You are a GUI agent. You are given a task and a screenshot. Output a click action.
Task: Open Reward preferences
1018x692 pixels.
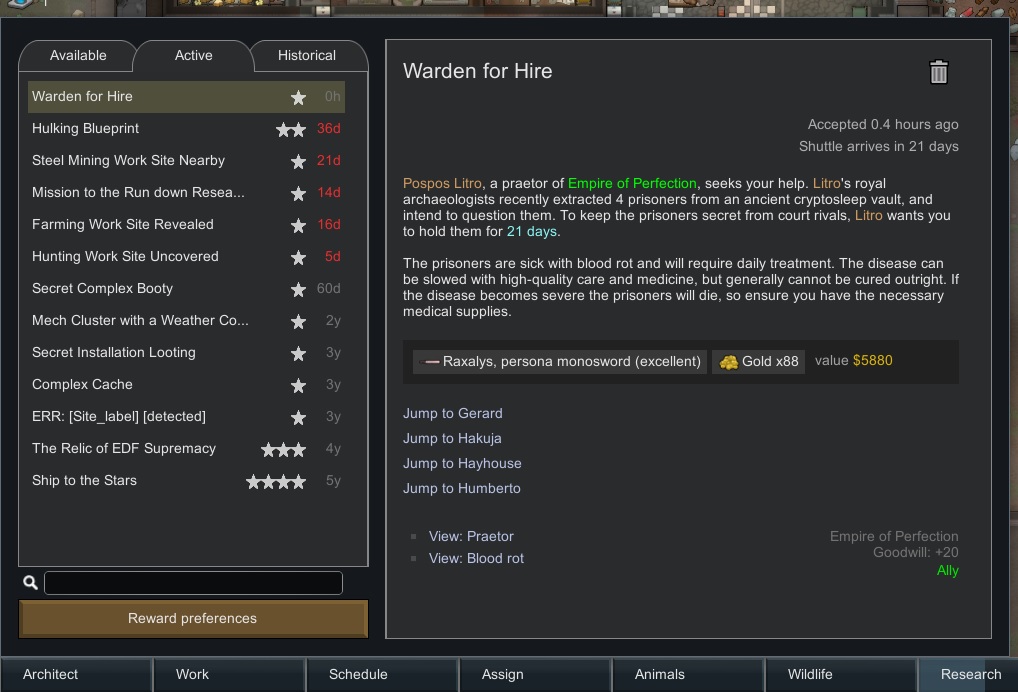click(193, 619)
